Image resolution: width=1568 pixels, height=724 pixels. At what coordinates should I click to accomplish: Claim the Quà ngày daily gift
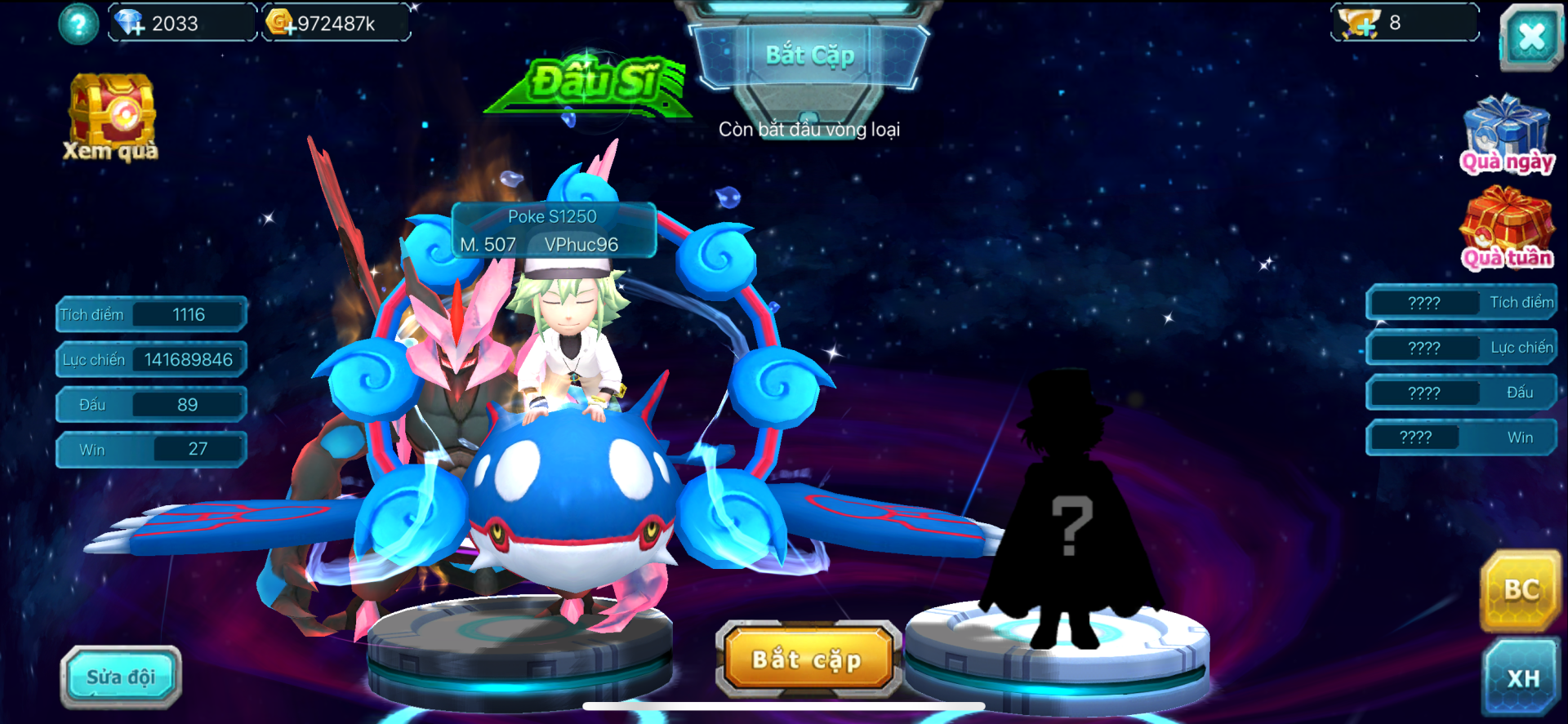[x=1506, y=135]
